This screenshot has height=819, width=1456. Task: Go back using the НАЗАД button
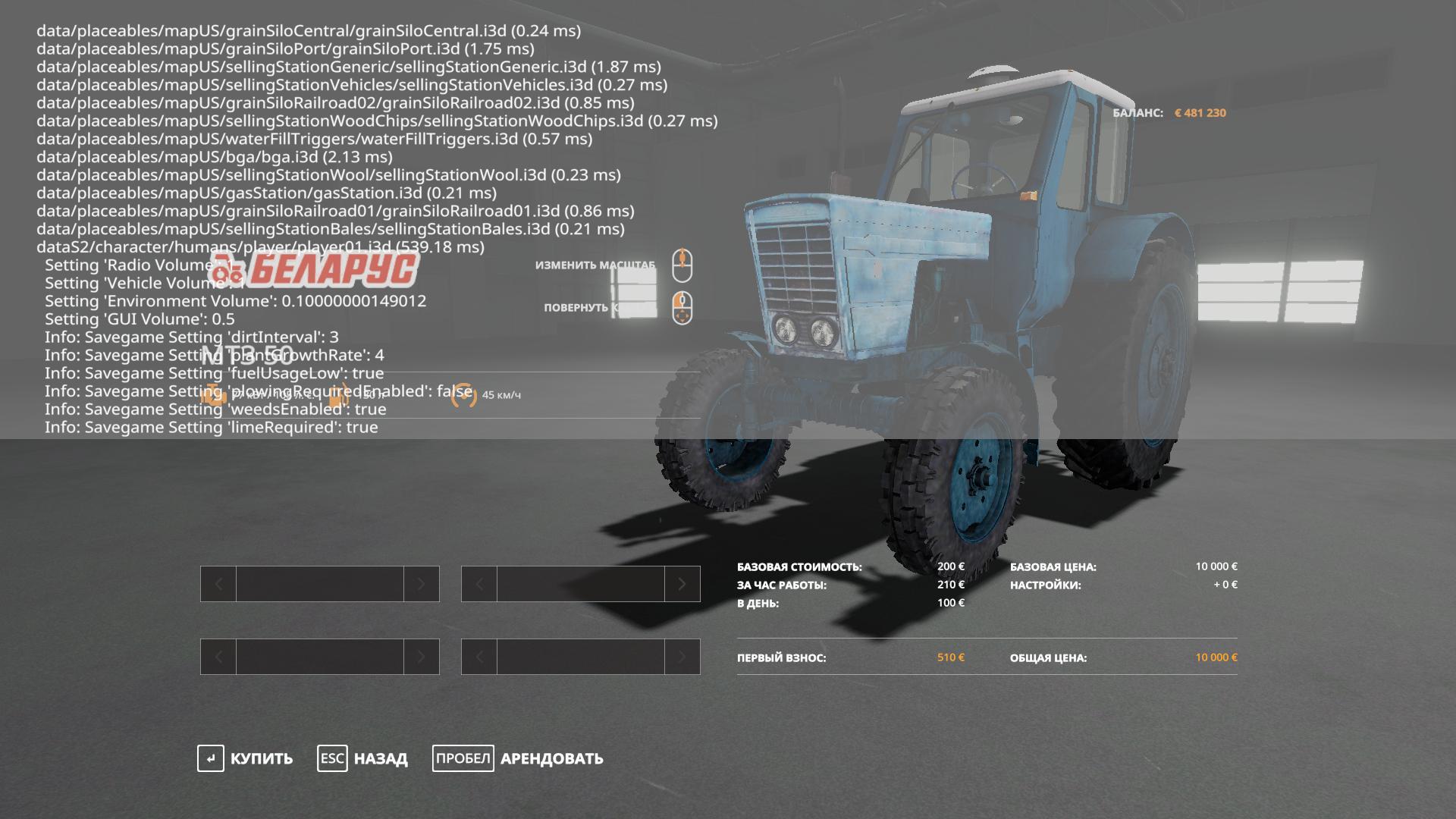pyautogui.click(x=363, y=758)
